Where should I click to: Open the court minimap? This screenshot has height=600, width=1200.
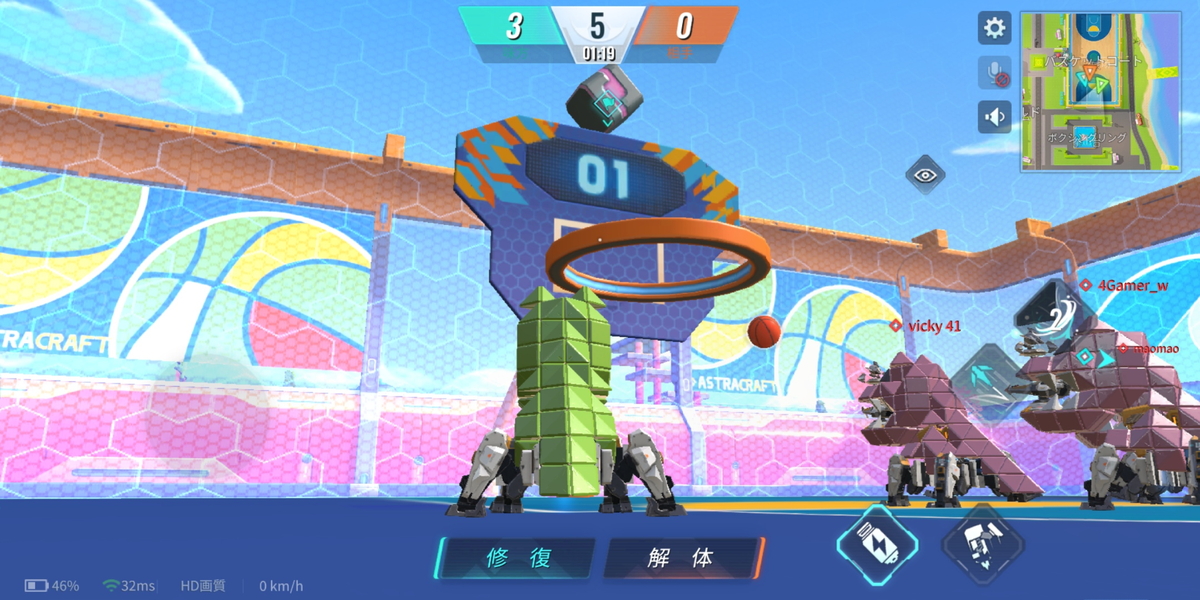pos(1100,91)
